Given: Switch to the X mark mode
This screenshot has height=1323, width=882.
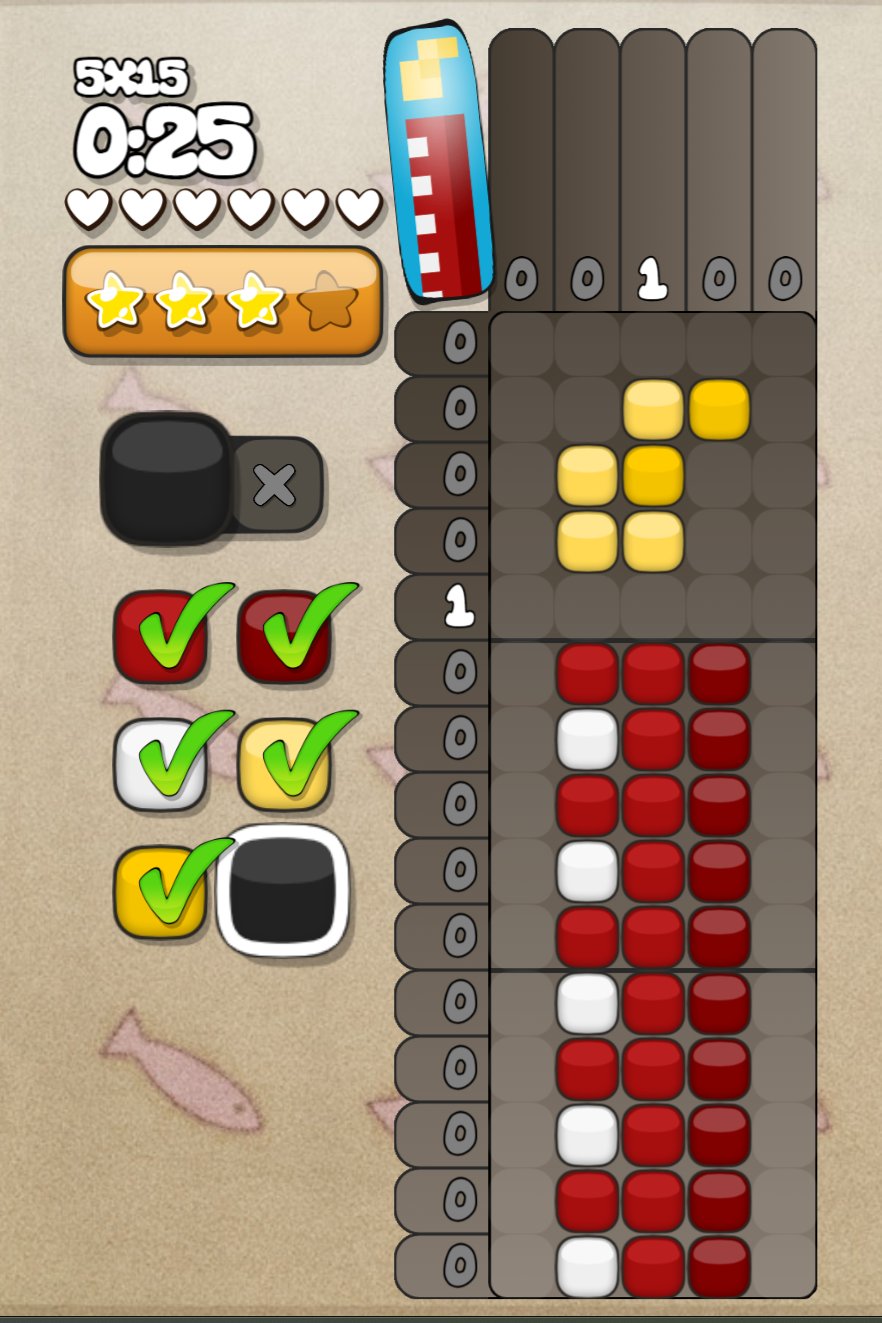Looking at the screenshot, I should point(275,485).
